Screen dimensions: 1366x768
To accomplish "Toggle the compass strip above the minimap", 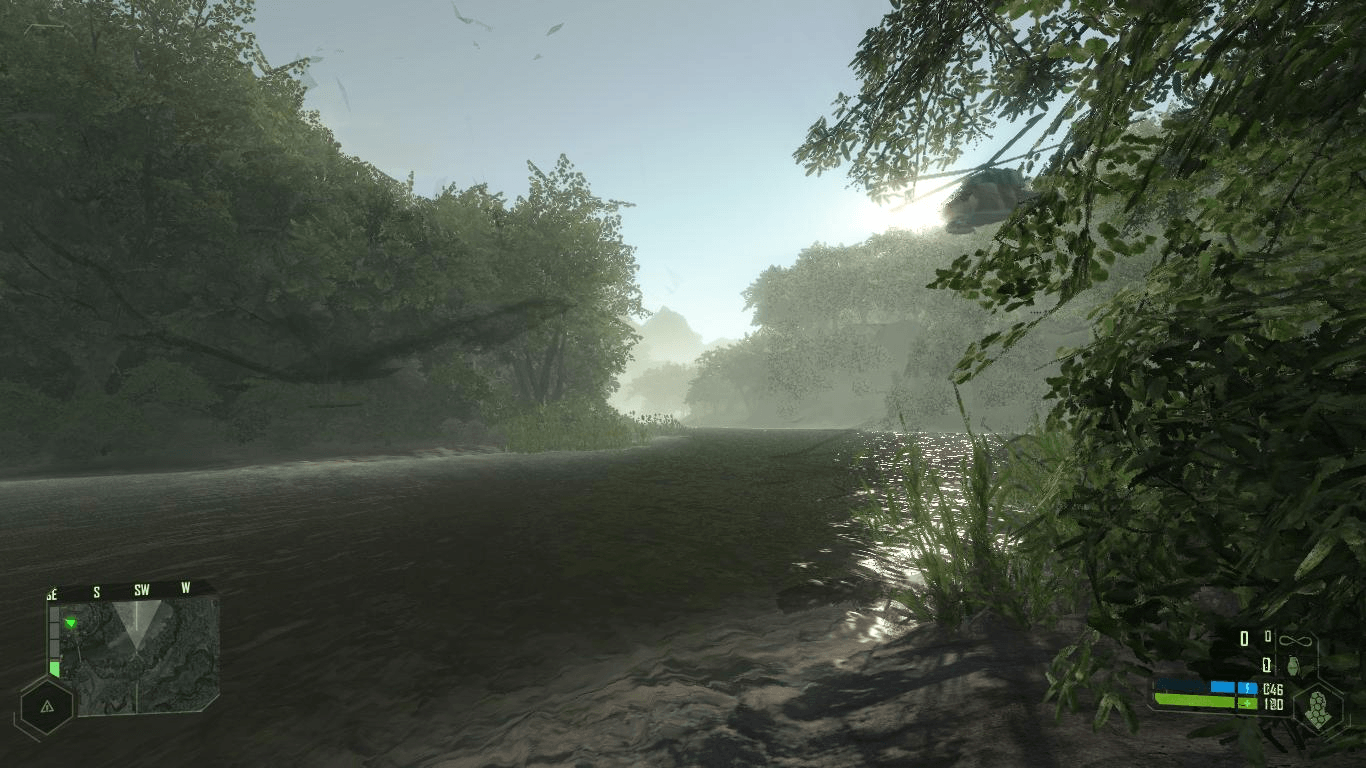I will click(x=118, y=591).
